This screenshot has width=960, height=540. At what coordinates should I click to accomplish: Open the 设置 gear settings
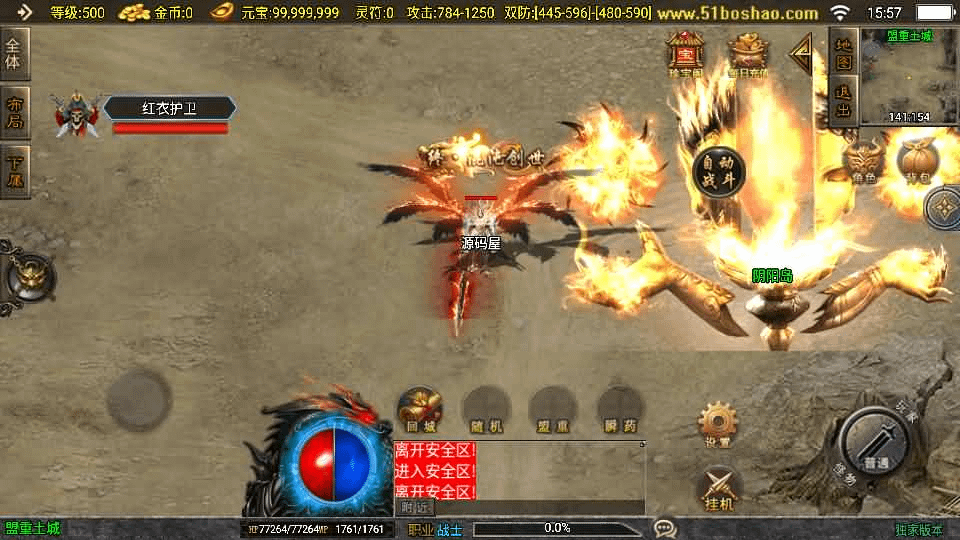pyautogui.click(x=717, y=424)
